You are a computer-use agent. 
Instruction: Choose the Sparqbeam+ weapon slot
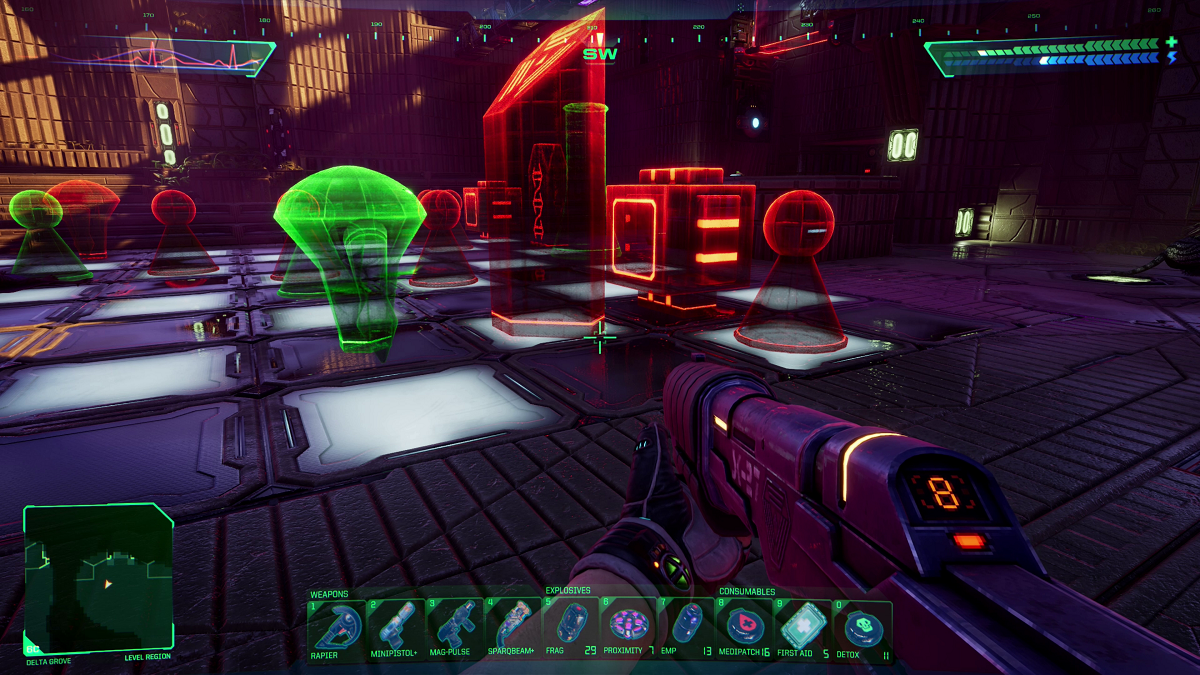(x=514, y=628)
